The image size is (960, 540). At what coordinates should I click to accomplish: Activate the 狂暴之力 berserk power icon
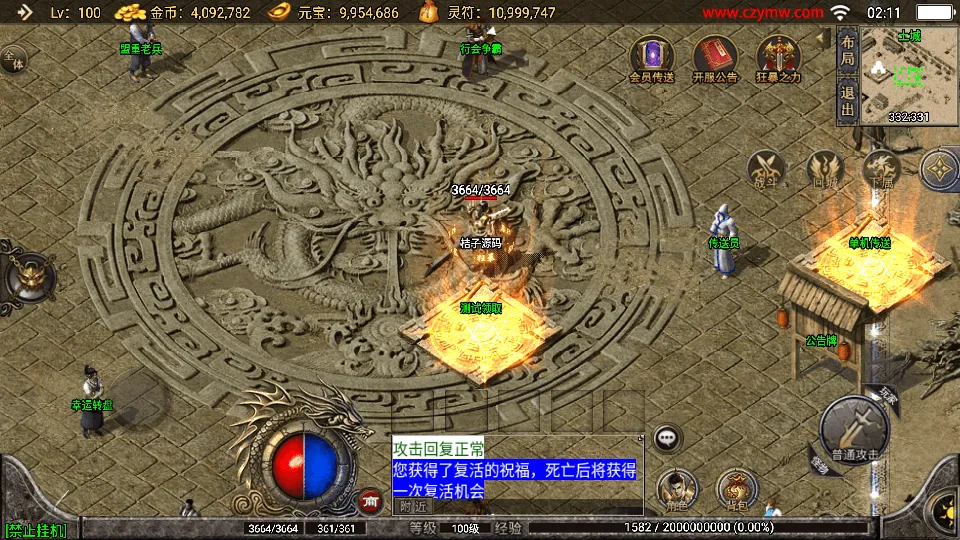[x=777, y=56]
